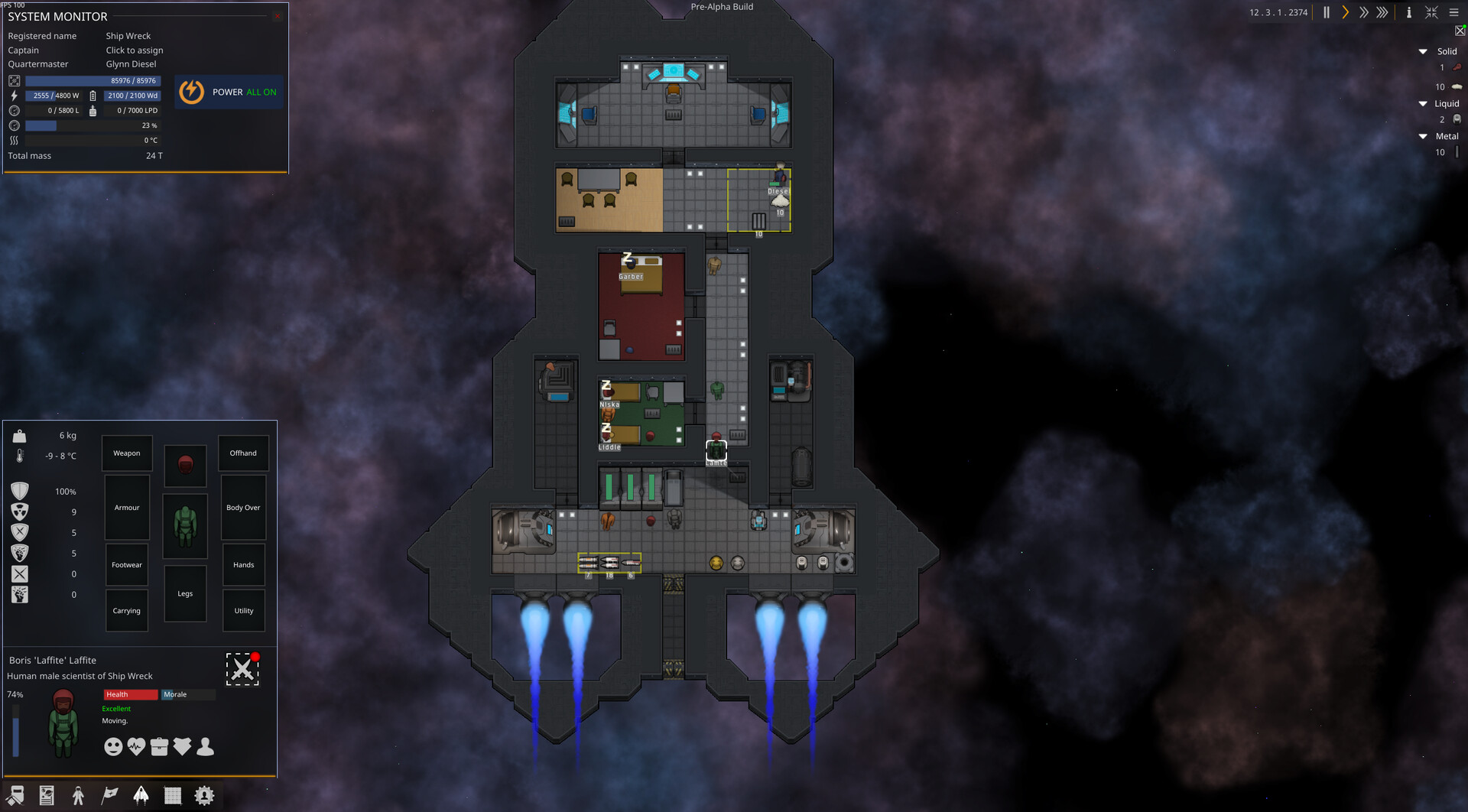Open the grid build icon in bottom toolbar
Viewport: 1468px width, 812px height.
(x=173, y=795)
